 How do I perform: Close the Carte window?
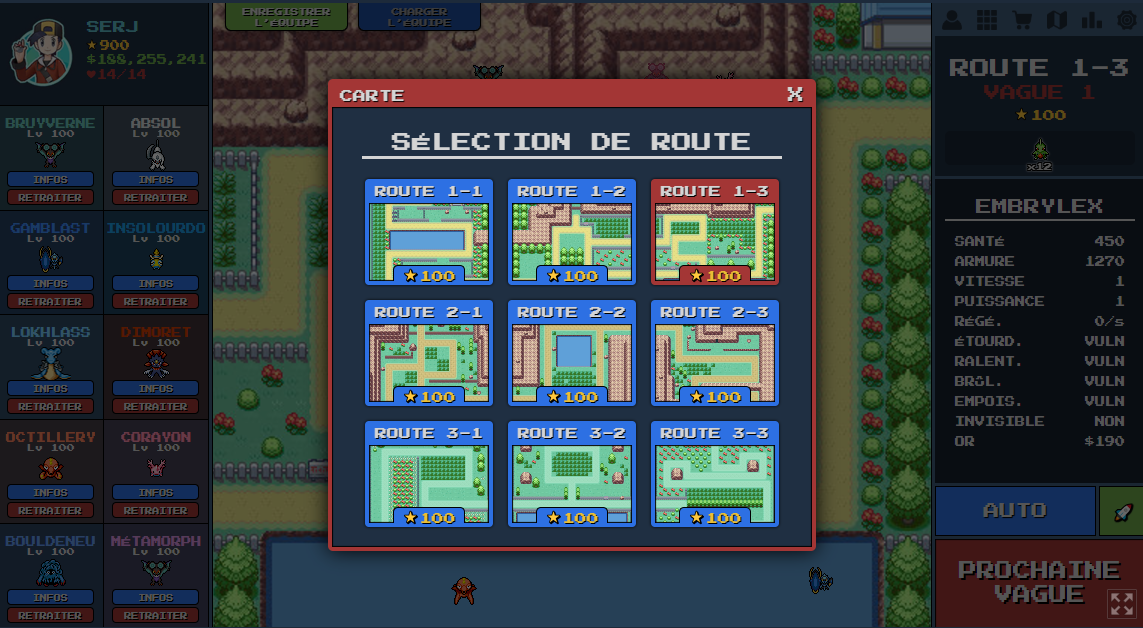pyautogui.click(x=795, y=94)
